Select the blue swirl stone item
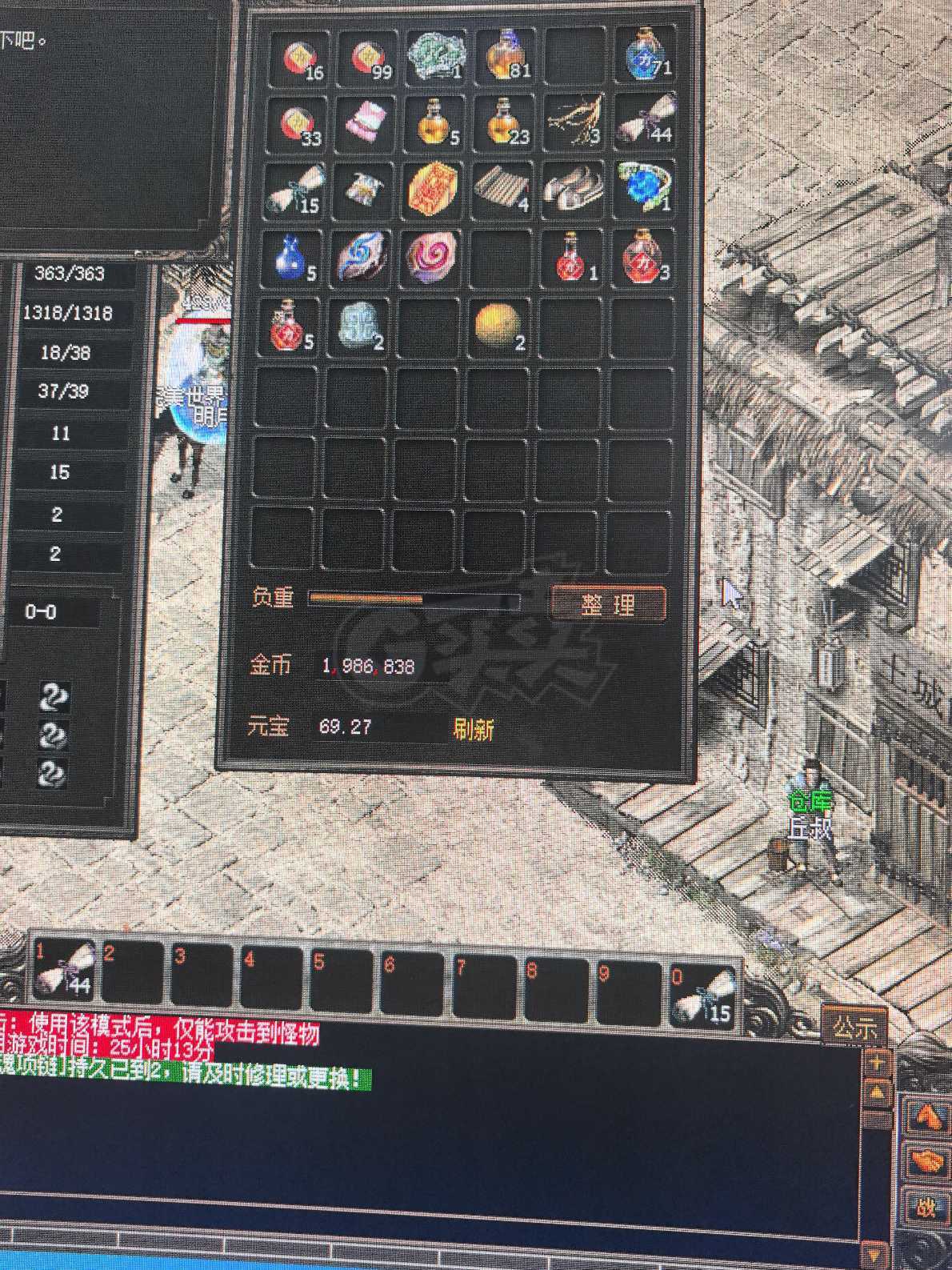The height and width of the screenshot is (1270, 952). coord(362,256)
